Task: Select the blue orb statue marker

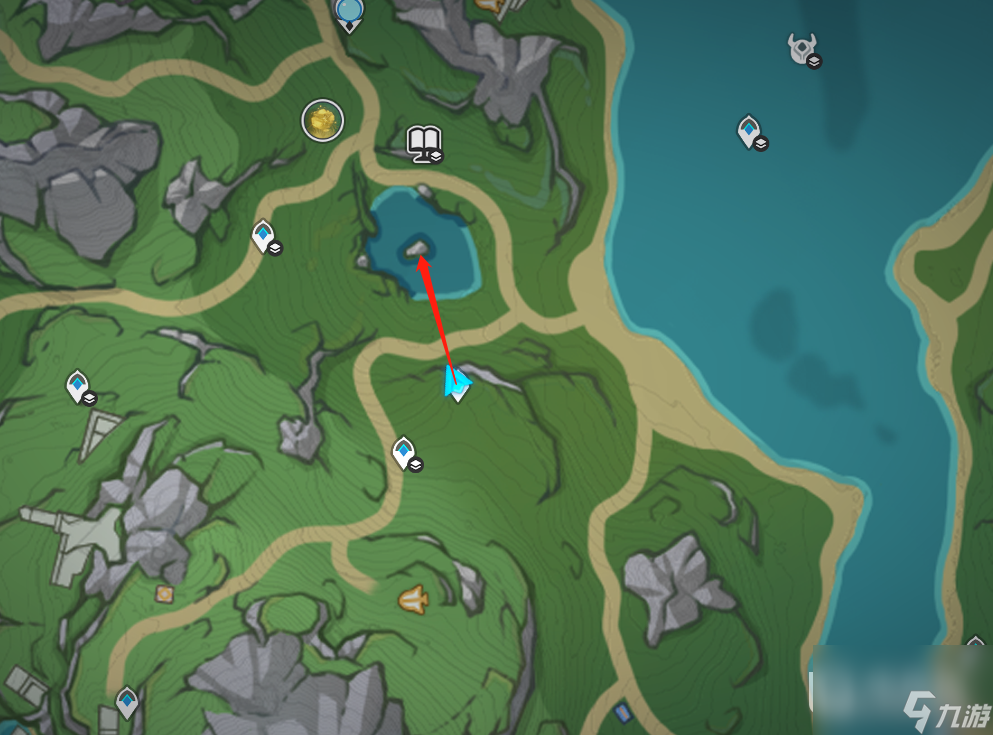Action: coord(349,12)
